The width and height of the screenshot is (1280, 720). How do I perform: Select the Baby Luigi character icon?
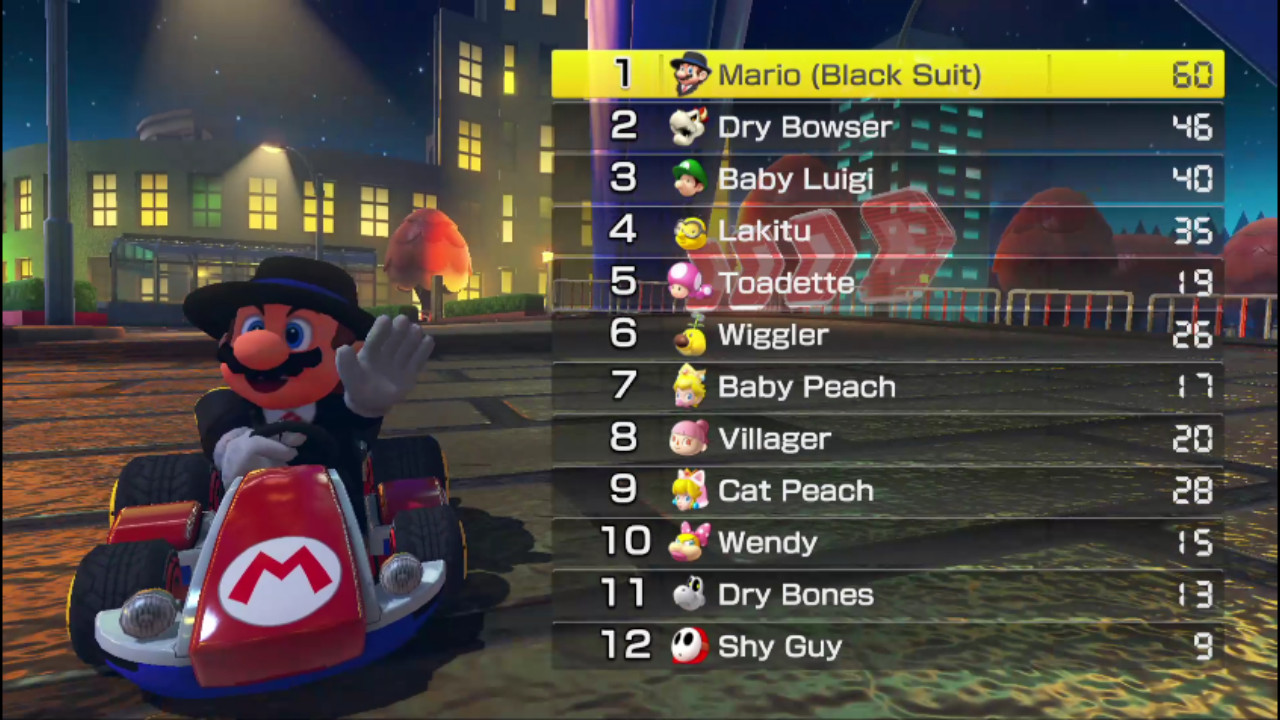click(x=690, y=179)
